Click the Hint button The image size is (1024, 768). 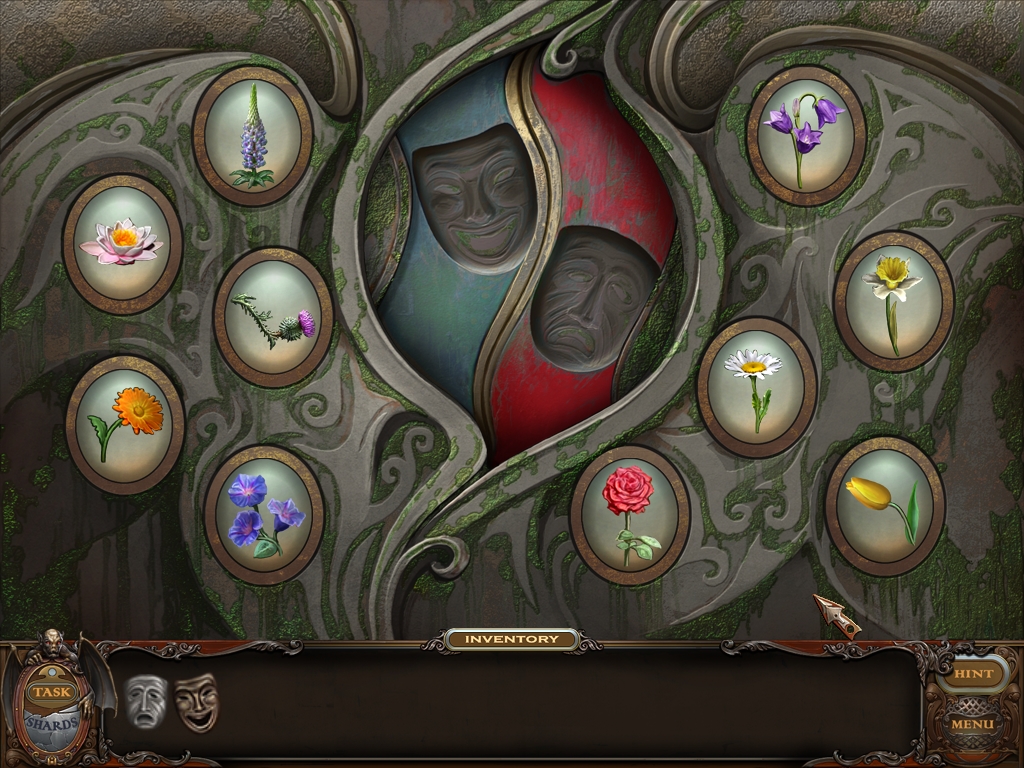(972, 673)
